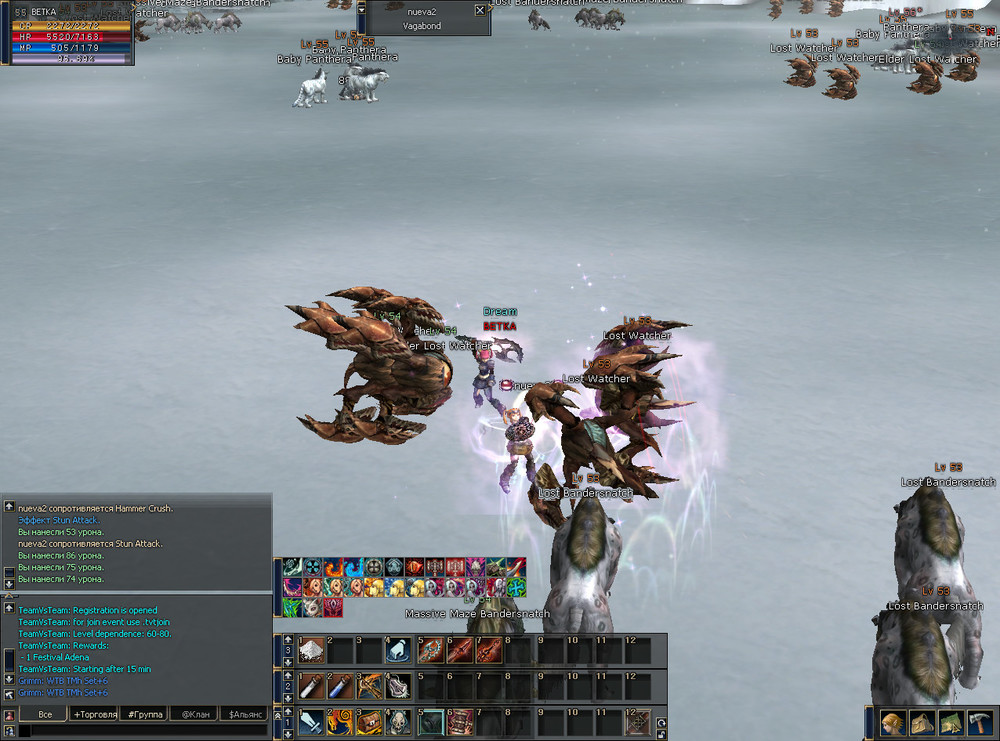1000x741 pixels.
Task: Open the inventory bag icon
Action: coord(921,723)
